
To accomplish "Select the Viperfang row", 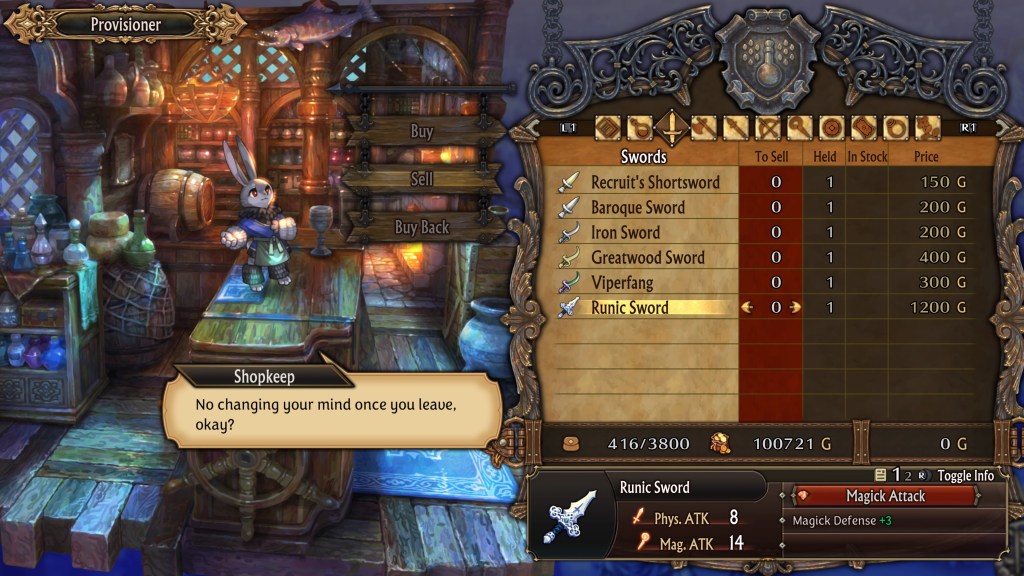I will tap(621, 282).
